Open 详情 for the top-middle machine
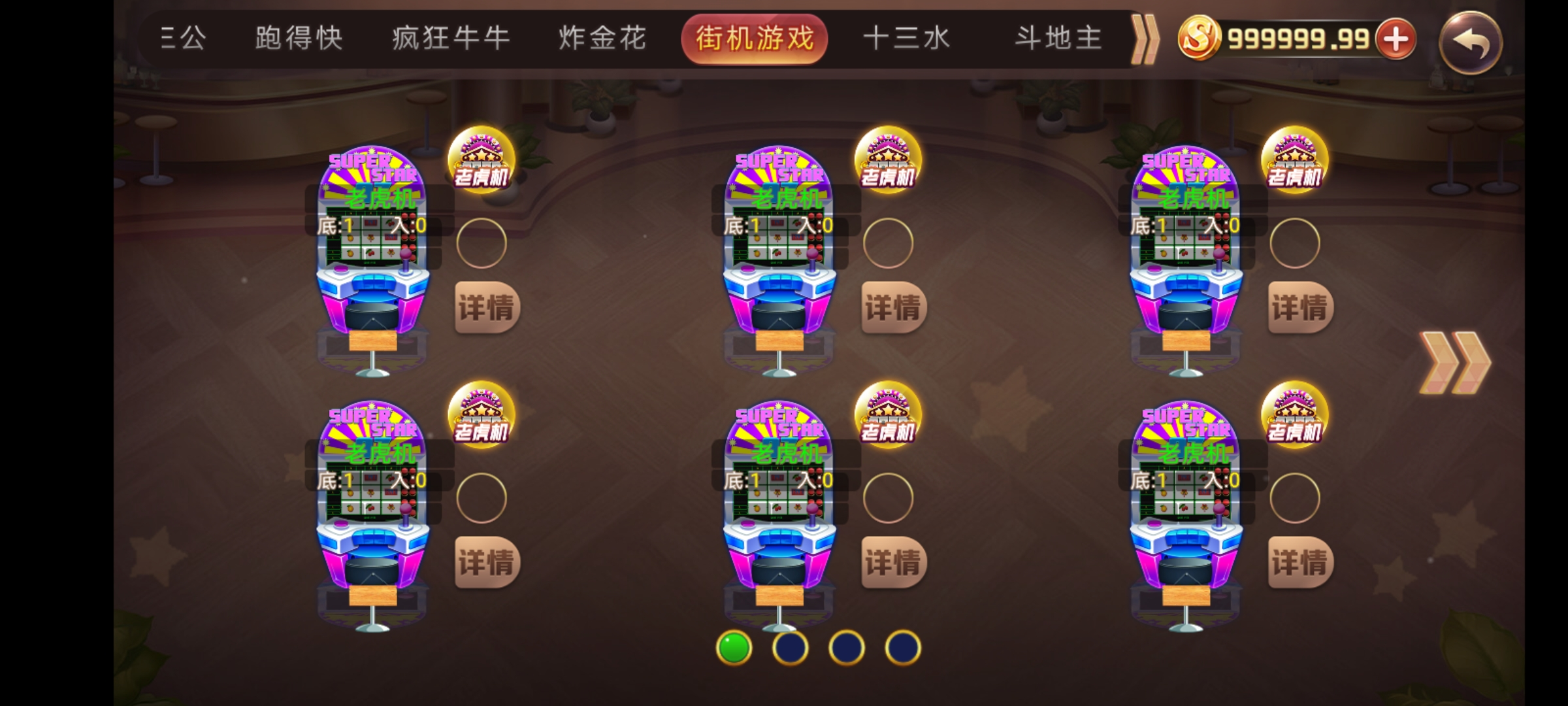 tap(894, 306)
